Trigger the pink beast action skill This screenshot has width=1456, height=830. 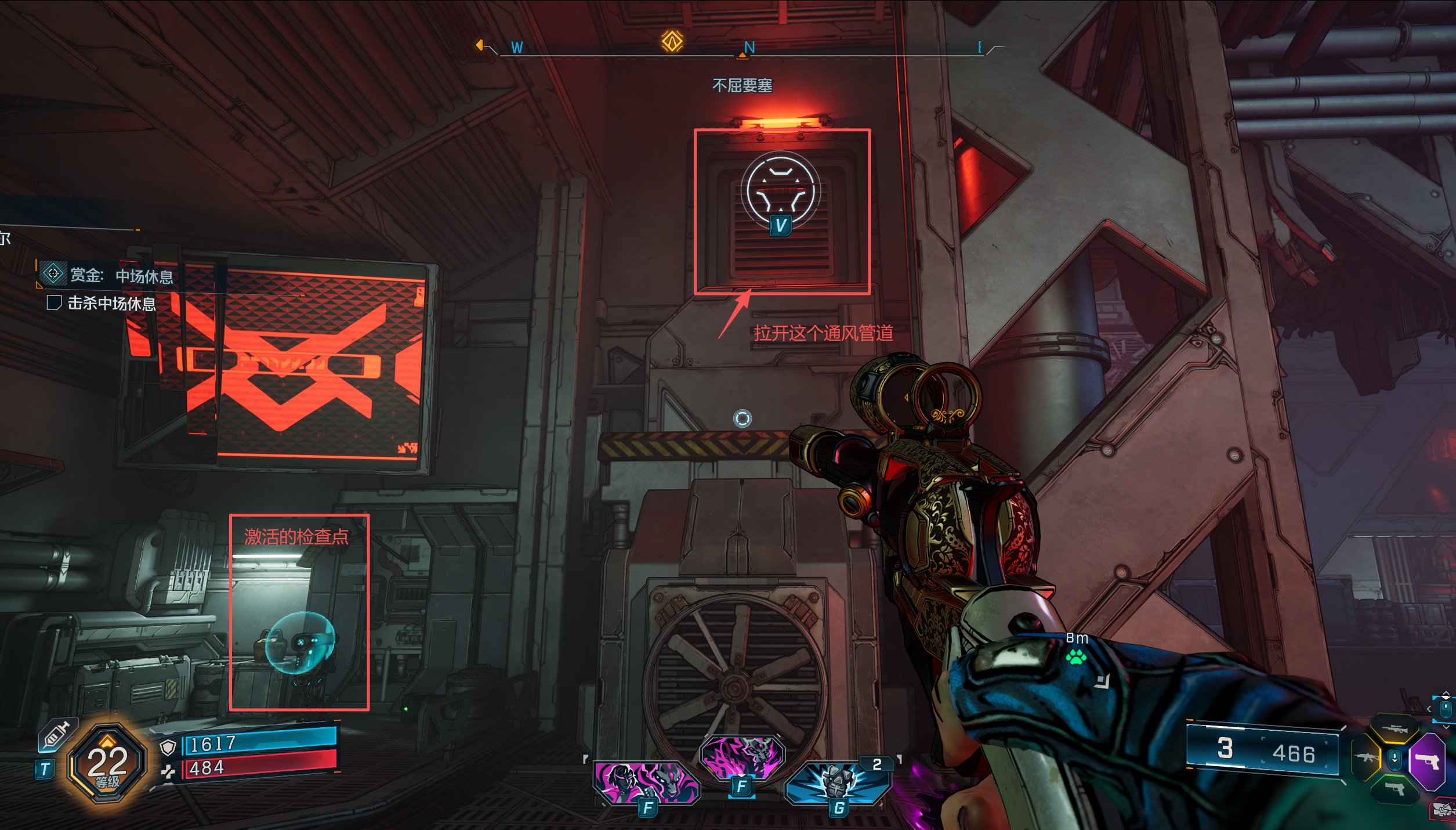pos(742,757)
